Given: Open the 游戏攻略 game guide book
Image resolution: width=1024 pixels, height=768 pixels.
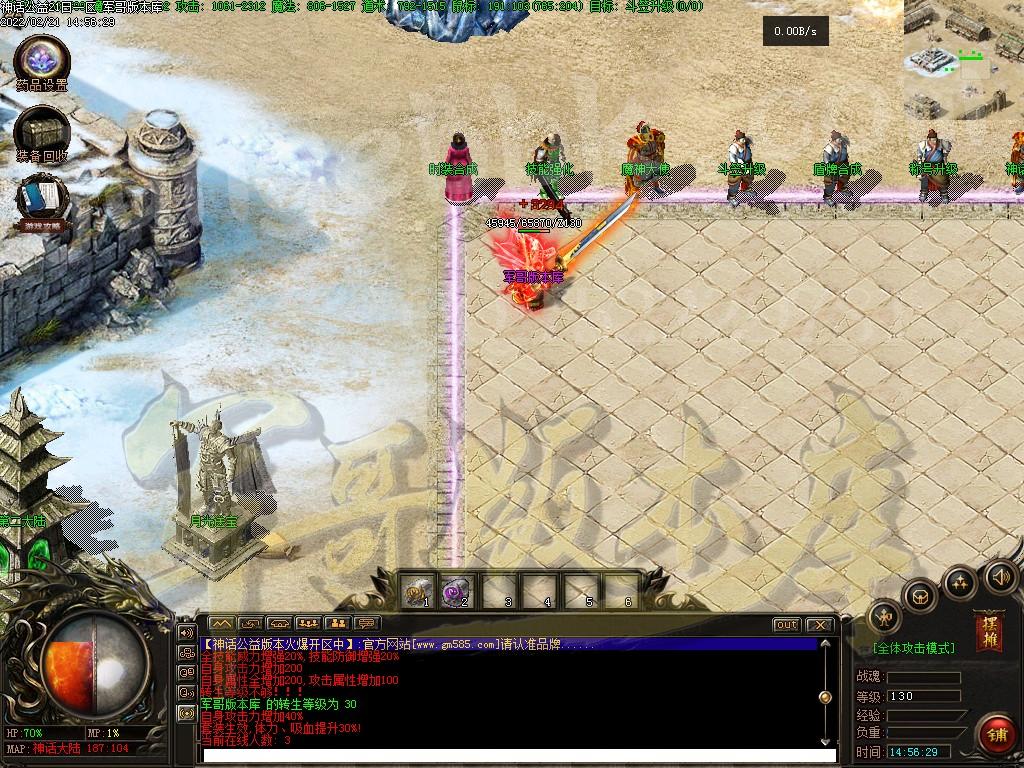Looking at the screenshot, I should pos(42,200).
